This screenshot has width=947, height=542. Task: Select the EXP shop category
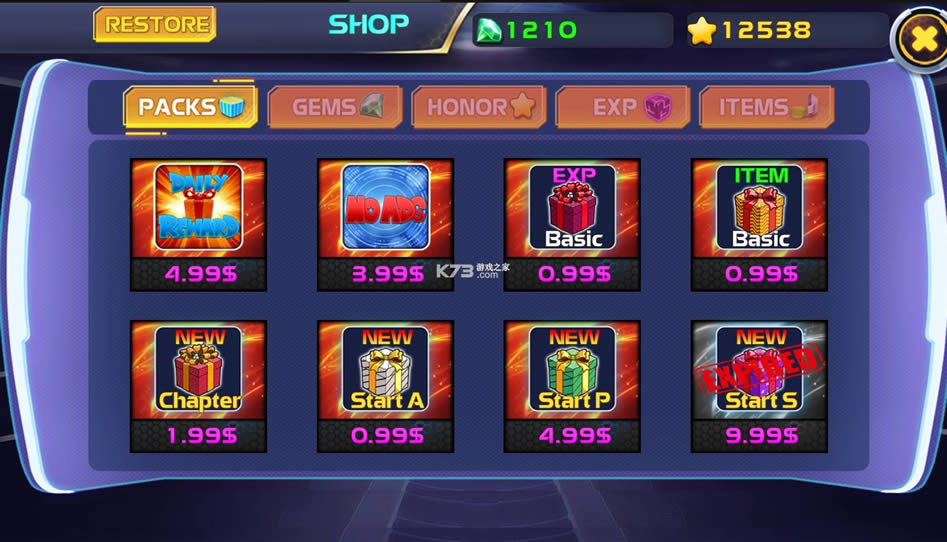tap(623, 107)
